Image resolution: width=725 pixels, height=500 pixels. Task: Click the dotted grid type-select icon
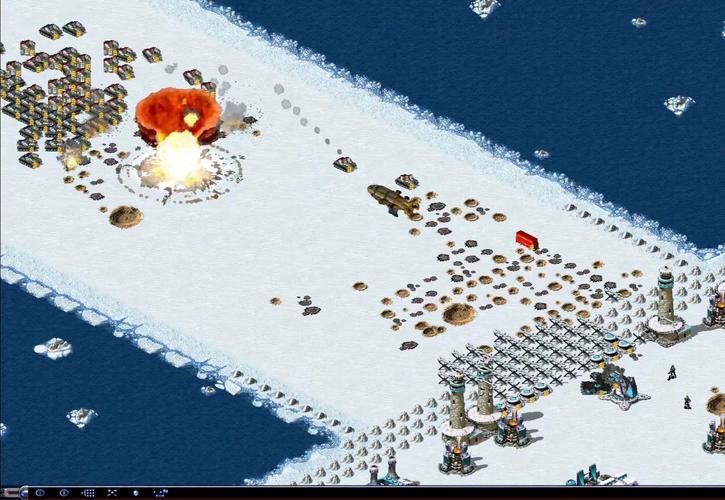pyautogui.click(x=88, y=493)
